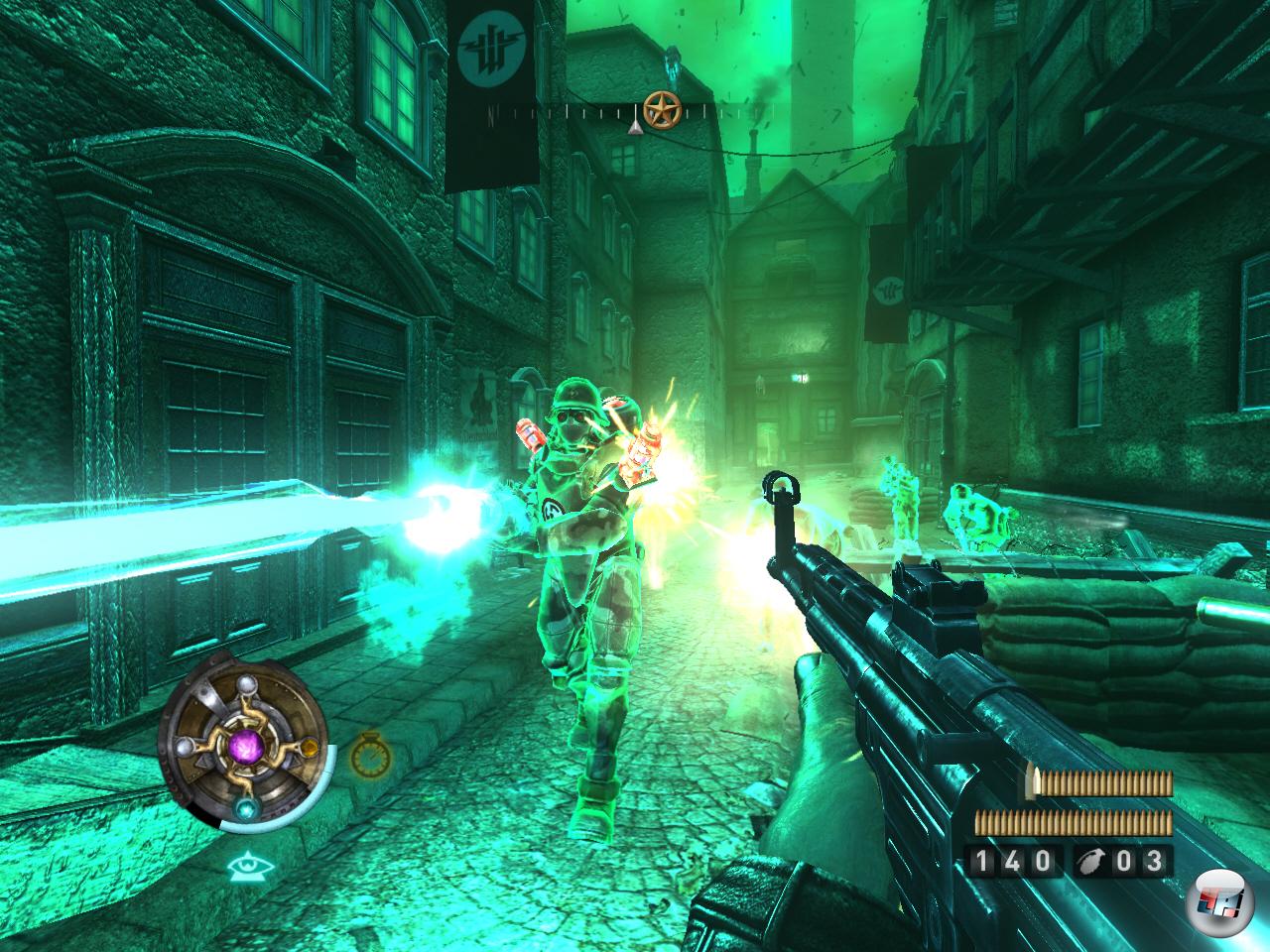Click the star objective marker on the compass

click(658, 107)
